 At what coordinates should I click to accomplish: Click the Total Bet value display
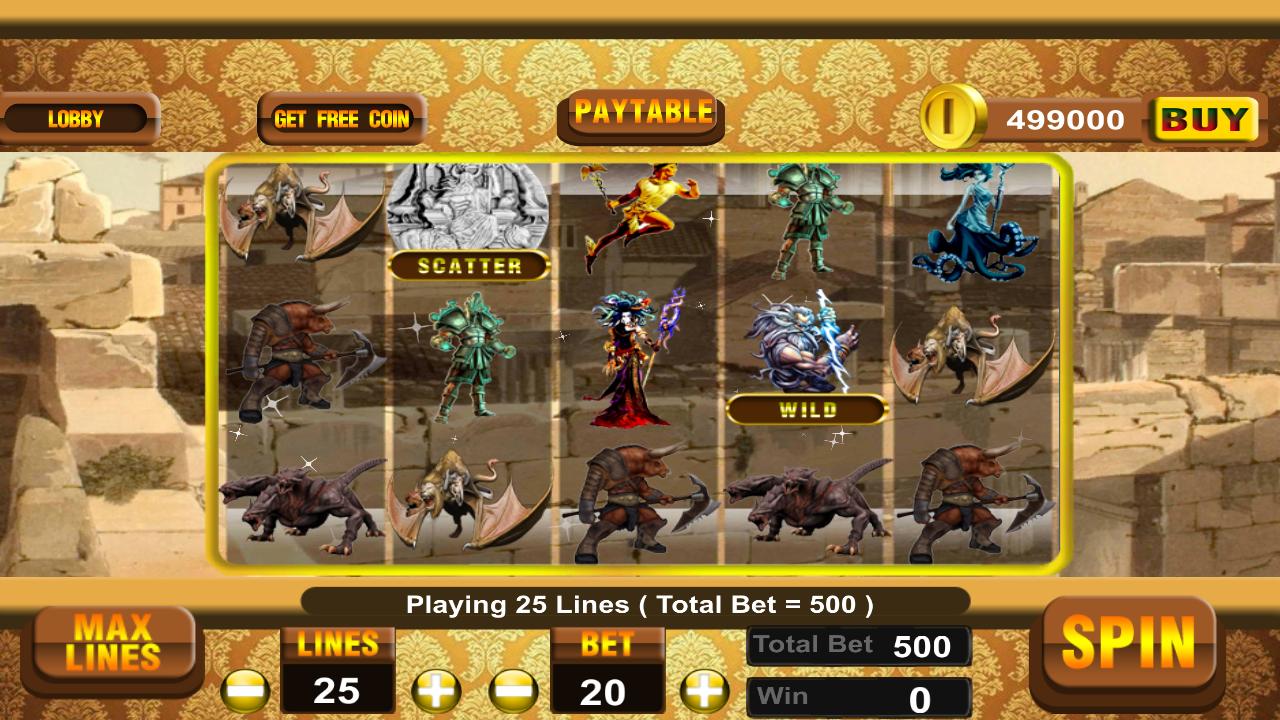[x=859, y=645]
